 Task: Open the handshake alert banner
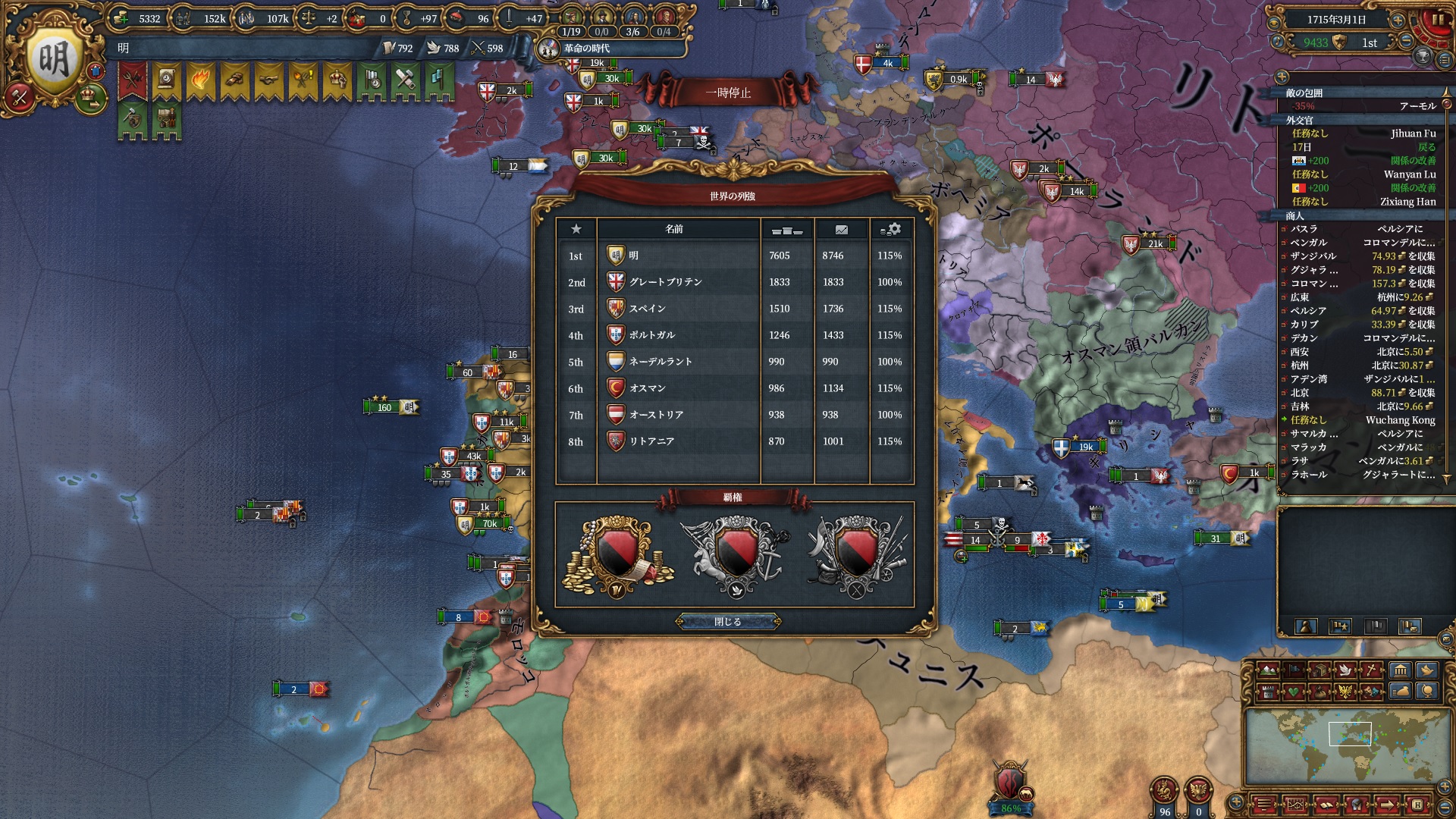click(x=268, y=80)
